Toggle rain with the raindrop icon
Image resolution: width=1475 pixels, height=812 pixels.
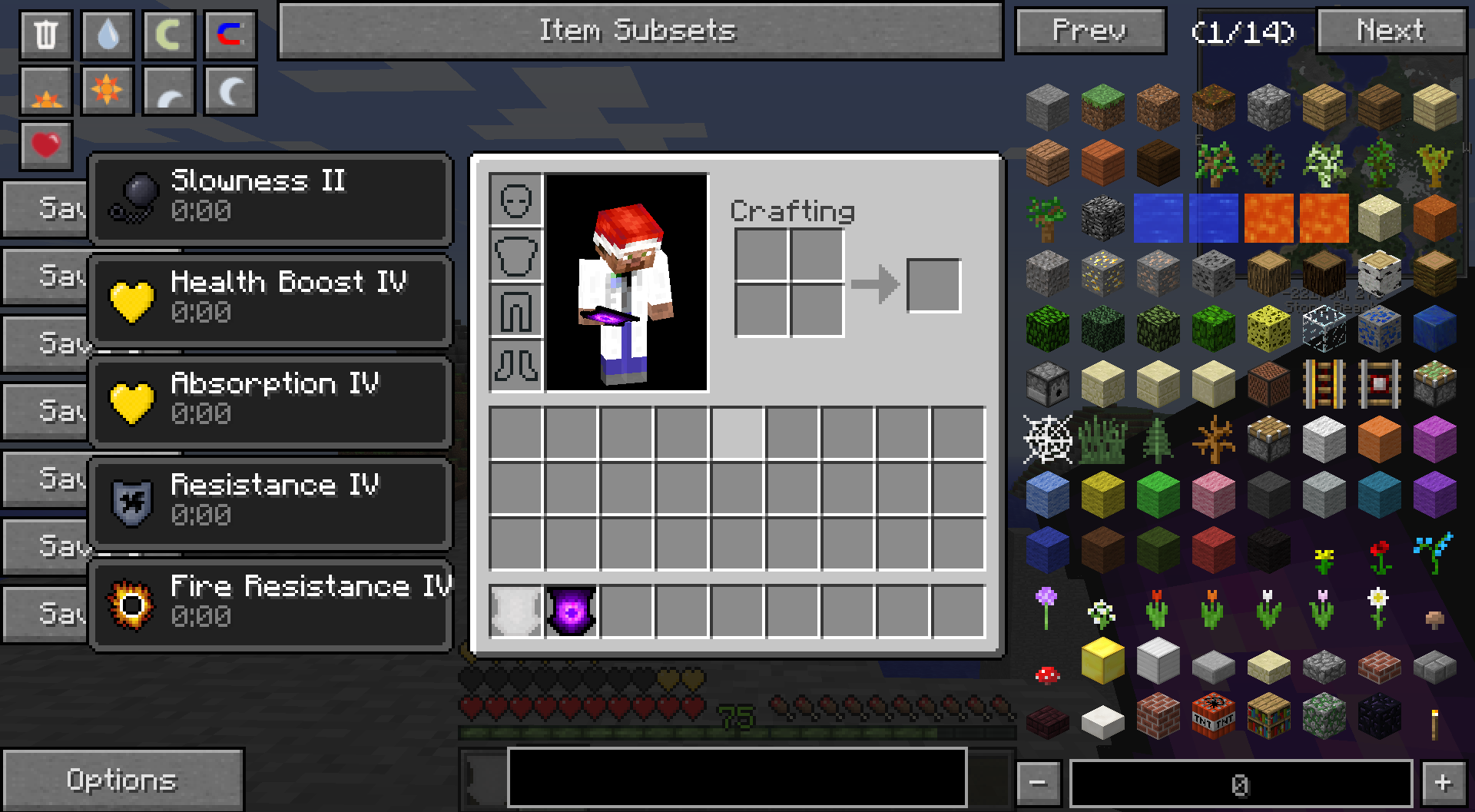[107, 35]
